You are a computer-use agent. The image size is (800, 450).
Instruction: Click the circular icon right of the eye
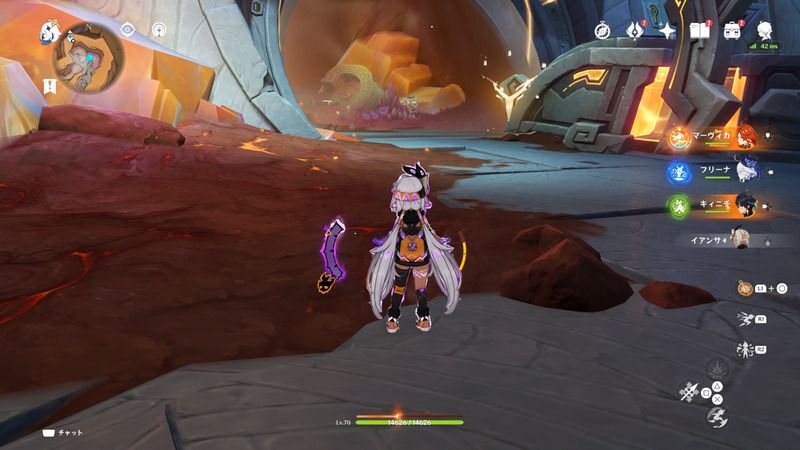coord(159,30)
